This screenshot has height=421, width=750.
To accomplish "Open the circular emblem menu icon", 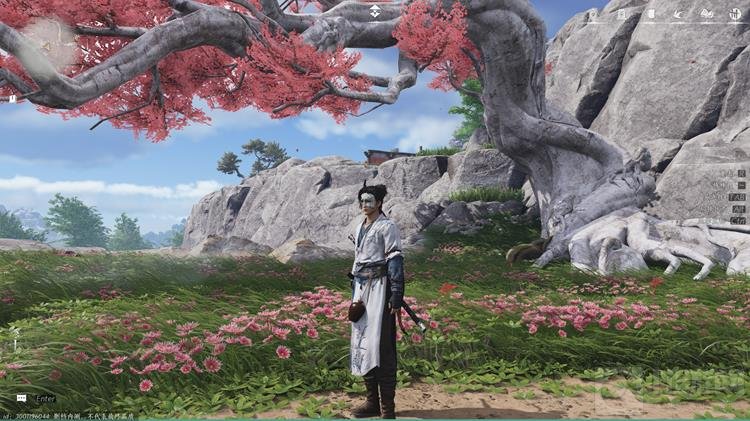I will click(735, 14).
